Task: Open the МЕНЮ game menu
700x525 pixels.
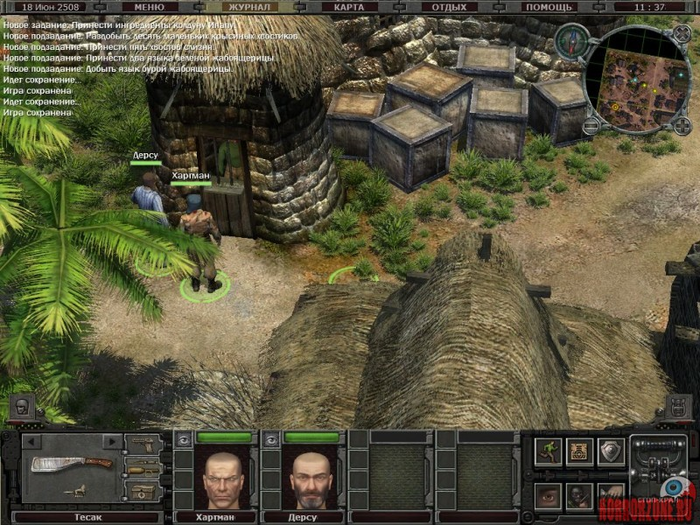Action: tap(149, 6)
